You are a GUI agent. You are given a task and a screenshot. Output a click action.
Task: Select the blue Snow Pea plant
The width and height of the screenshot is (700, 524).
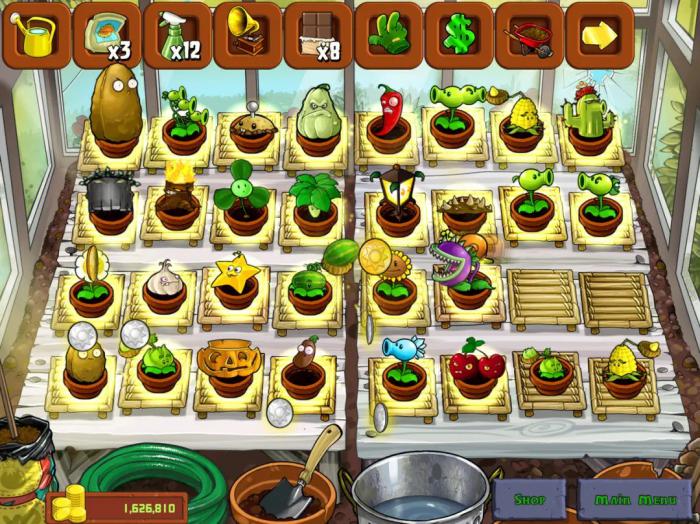coord(402,361)
